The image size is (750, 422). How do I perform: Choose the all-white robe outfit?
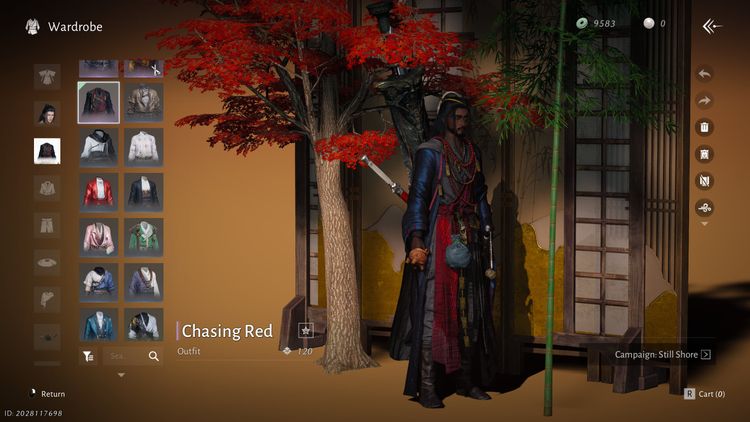pyautogui.click(x=144, y=146)
